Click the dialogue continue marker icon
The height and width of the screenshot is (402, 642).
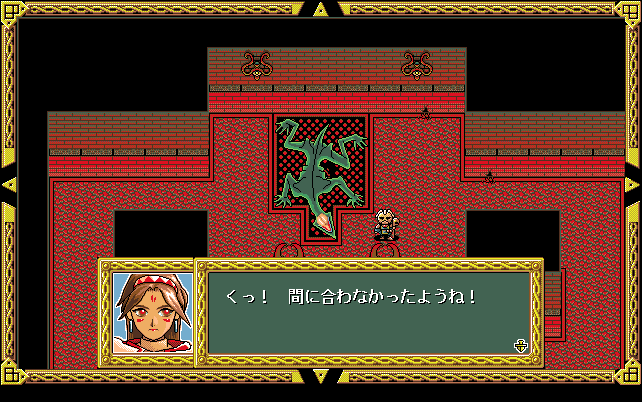[x=520, y=346]
